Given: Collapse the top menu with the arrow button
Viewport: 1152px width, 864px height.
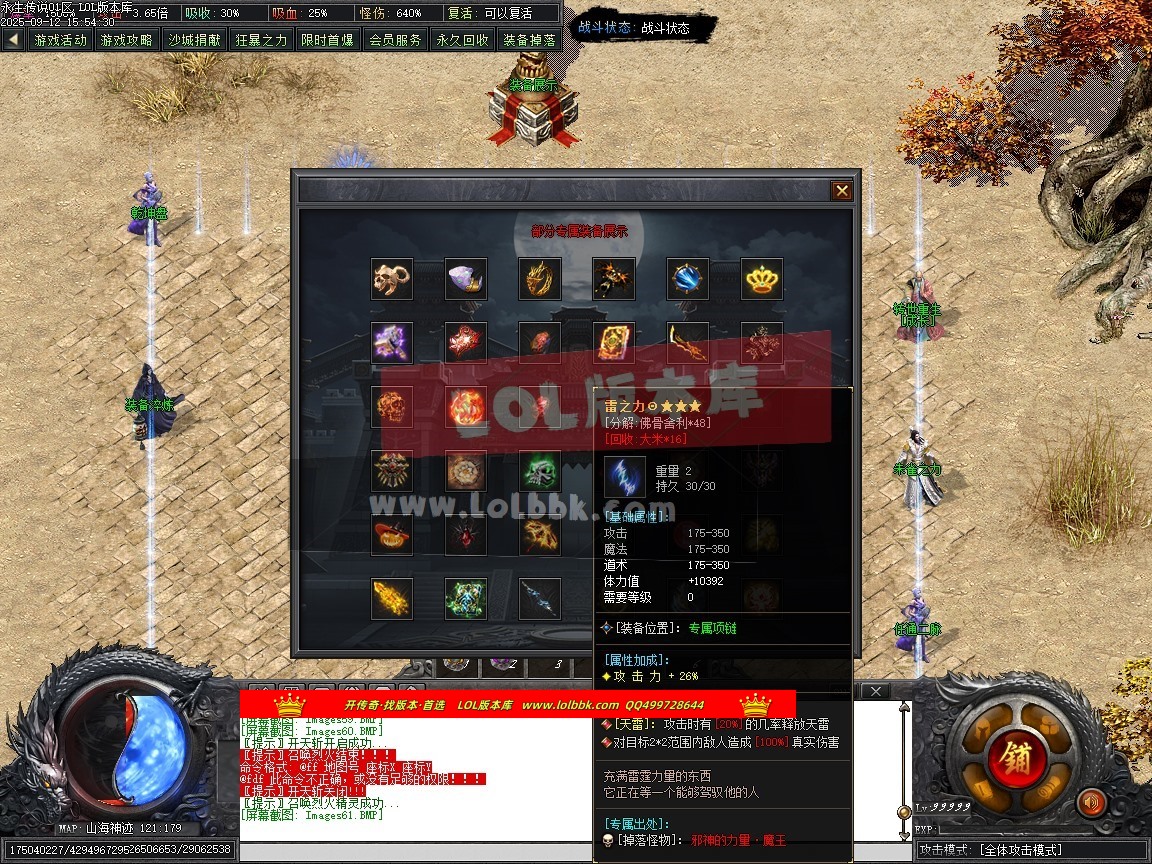Looking at the screenshot, I should tap(13, 40).
